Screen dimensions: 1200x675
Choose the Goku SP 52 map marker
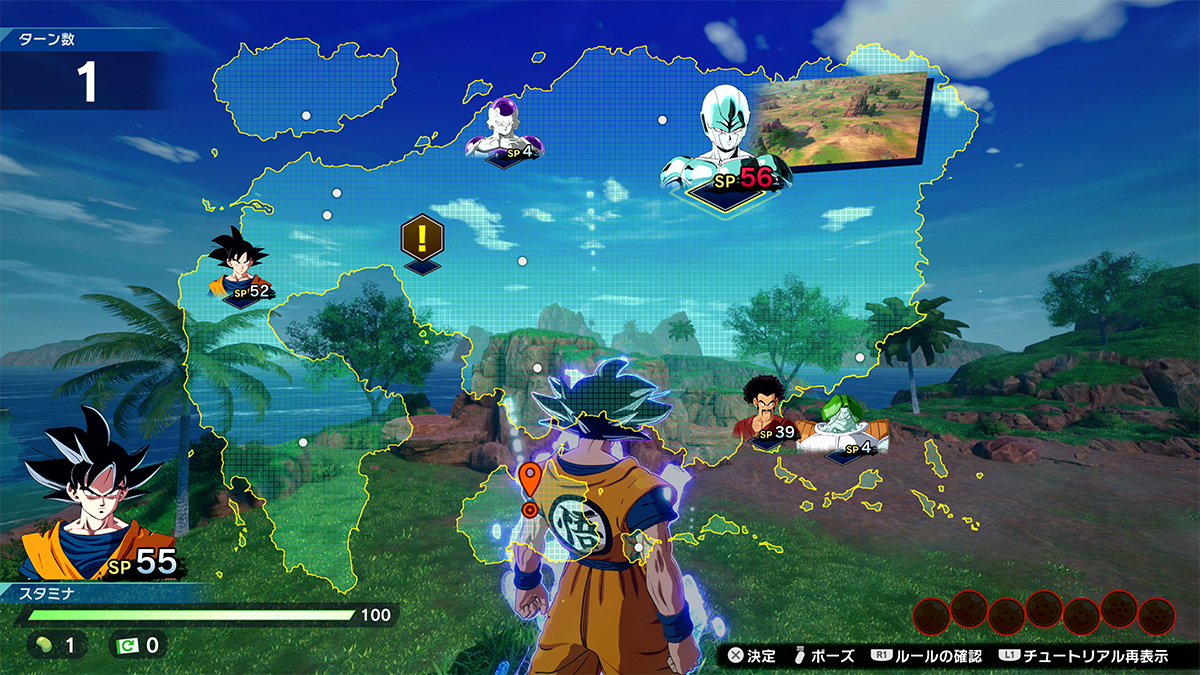239,266
